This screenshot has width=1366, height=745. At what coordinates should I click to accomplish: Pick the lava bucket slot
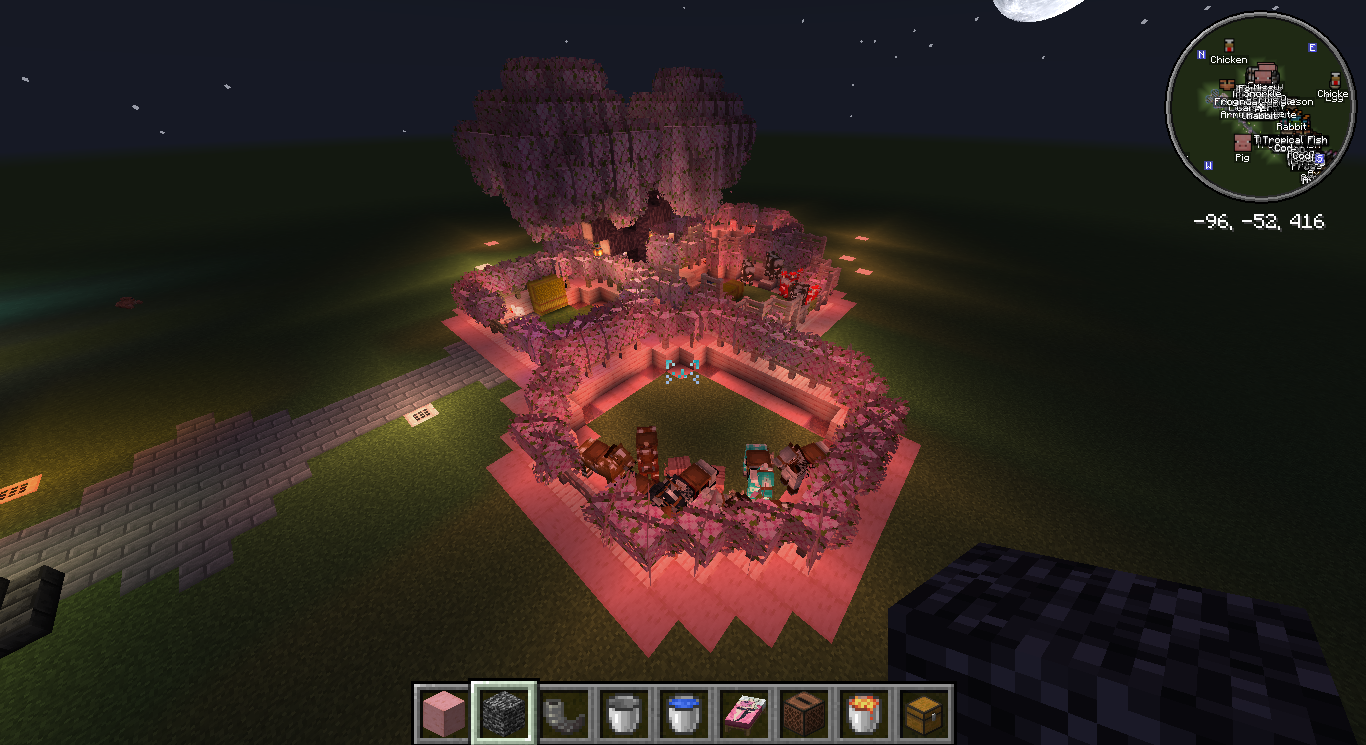point(862,714)
